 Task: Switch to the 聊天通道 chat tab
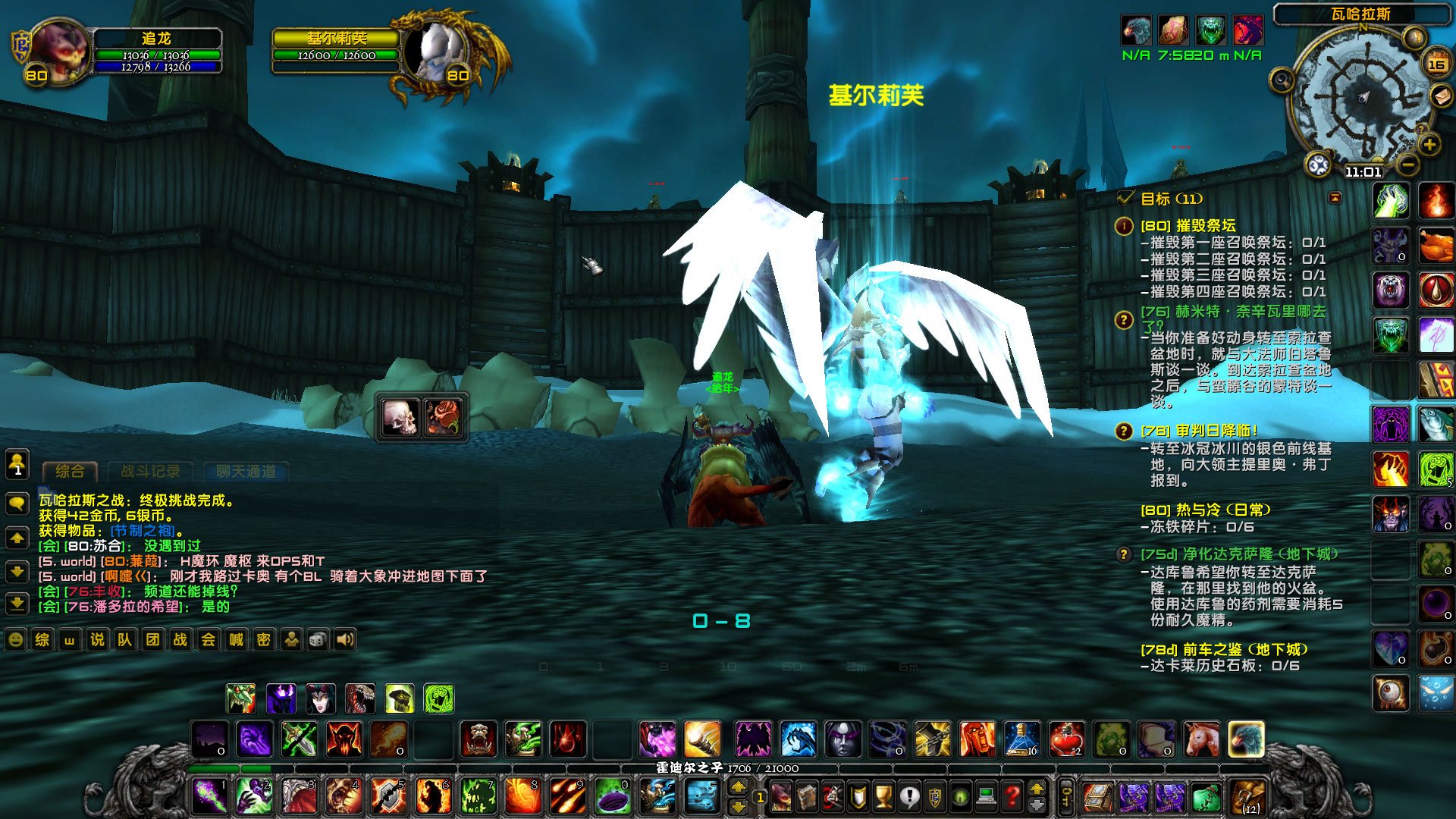click(246, 471)
